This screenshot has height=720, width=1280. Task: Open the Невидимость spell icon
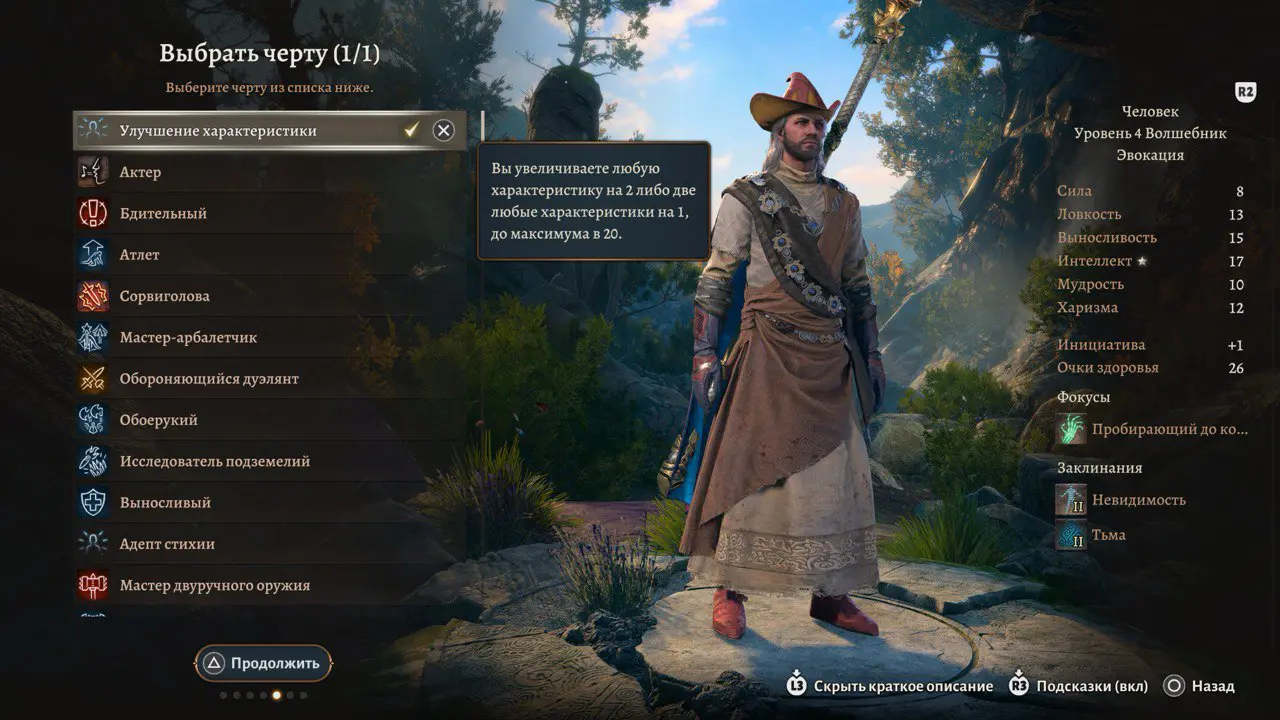1072,499
